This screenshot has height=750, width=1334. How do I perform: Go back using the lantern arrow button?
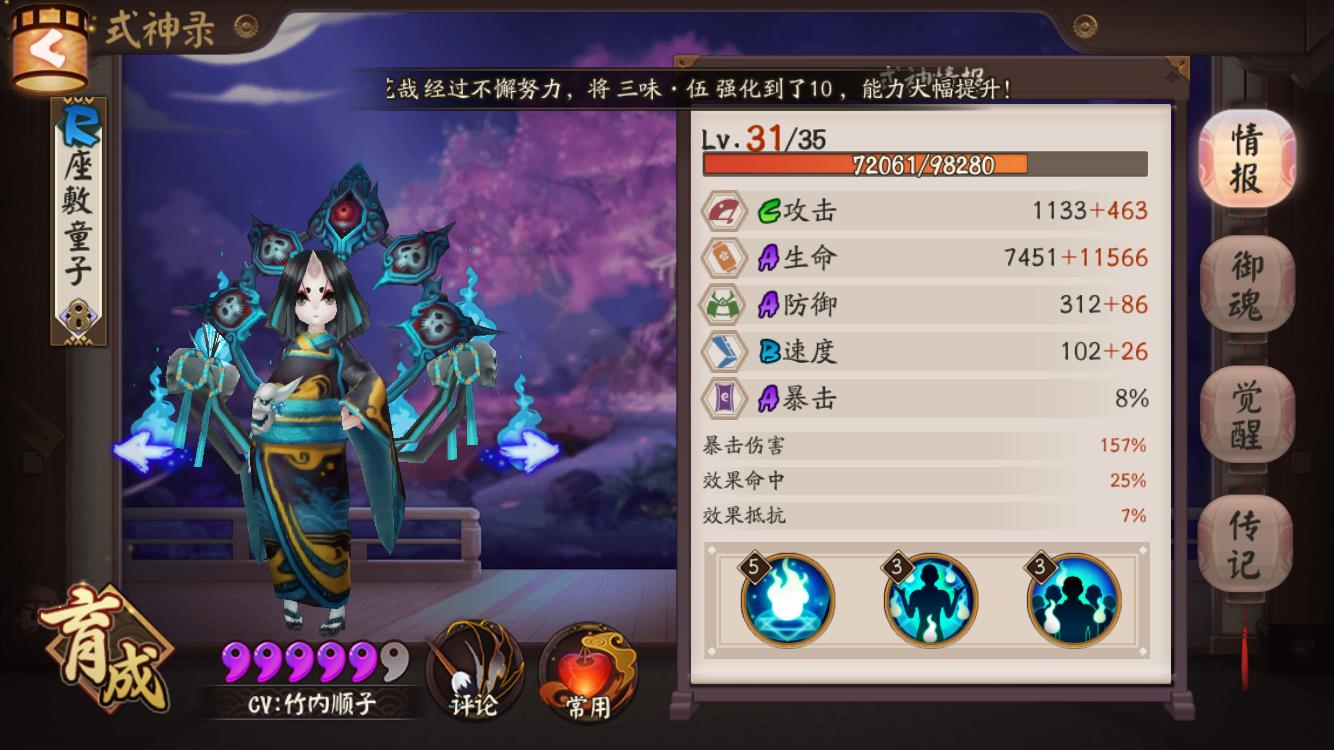pos(47,52)
